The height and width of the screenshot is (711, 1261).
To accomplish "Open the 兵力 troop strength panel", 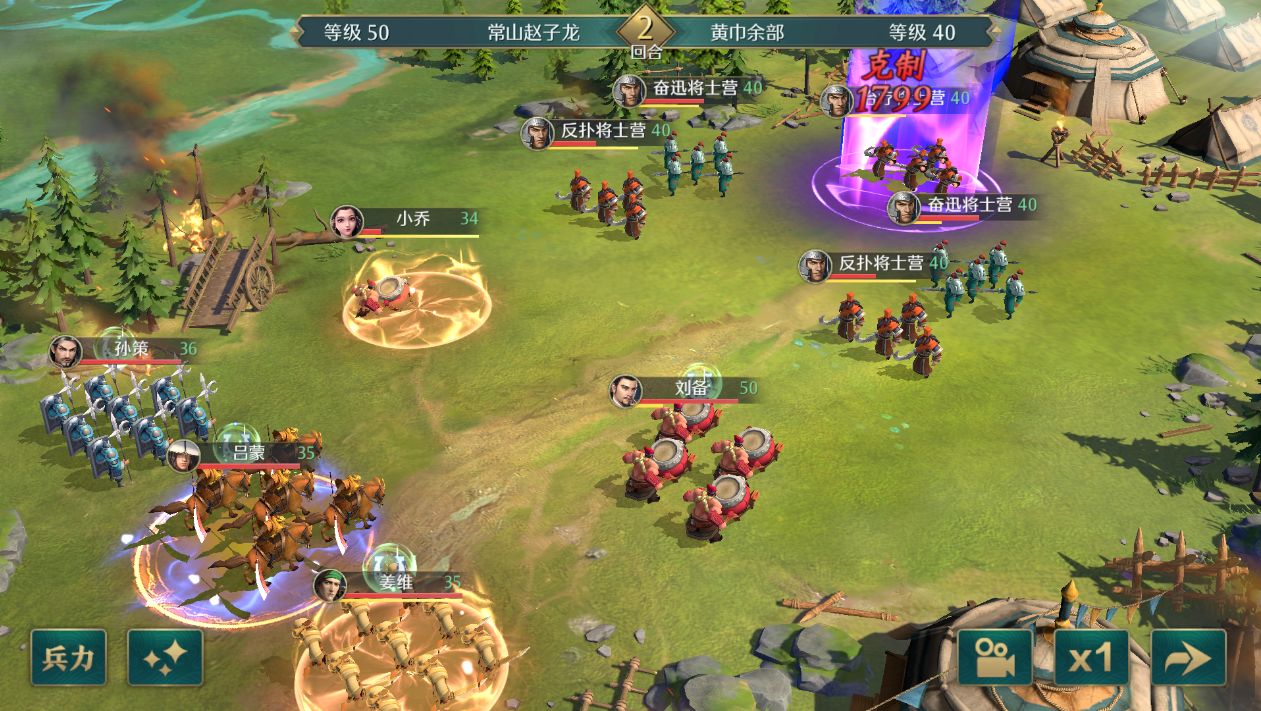I will pyautogui.click(x=68, y=657).
